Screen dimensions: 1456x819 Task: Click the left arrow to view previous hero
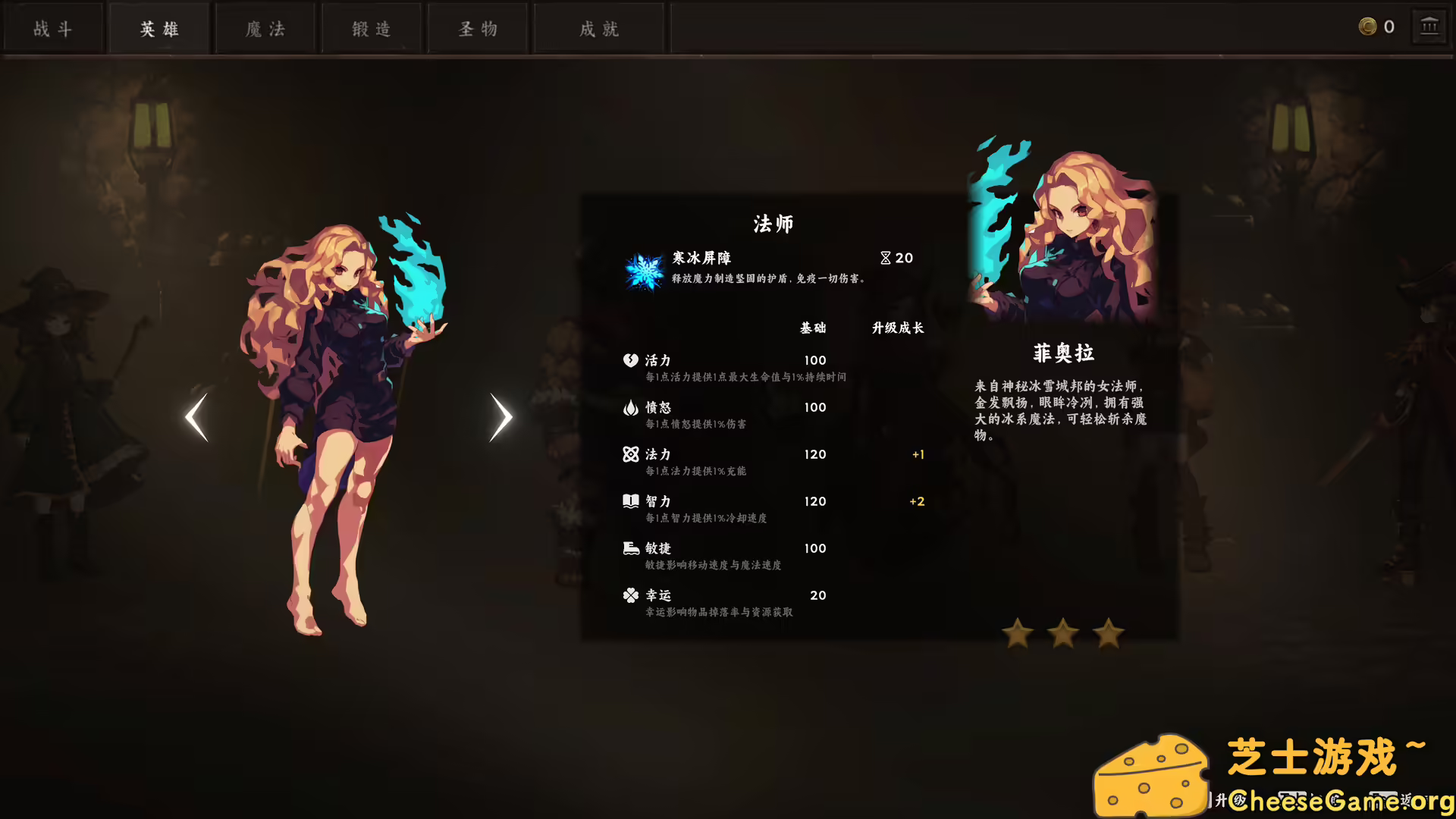click(x=196, y=416)
